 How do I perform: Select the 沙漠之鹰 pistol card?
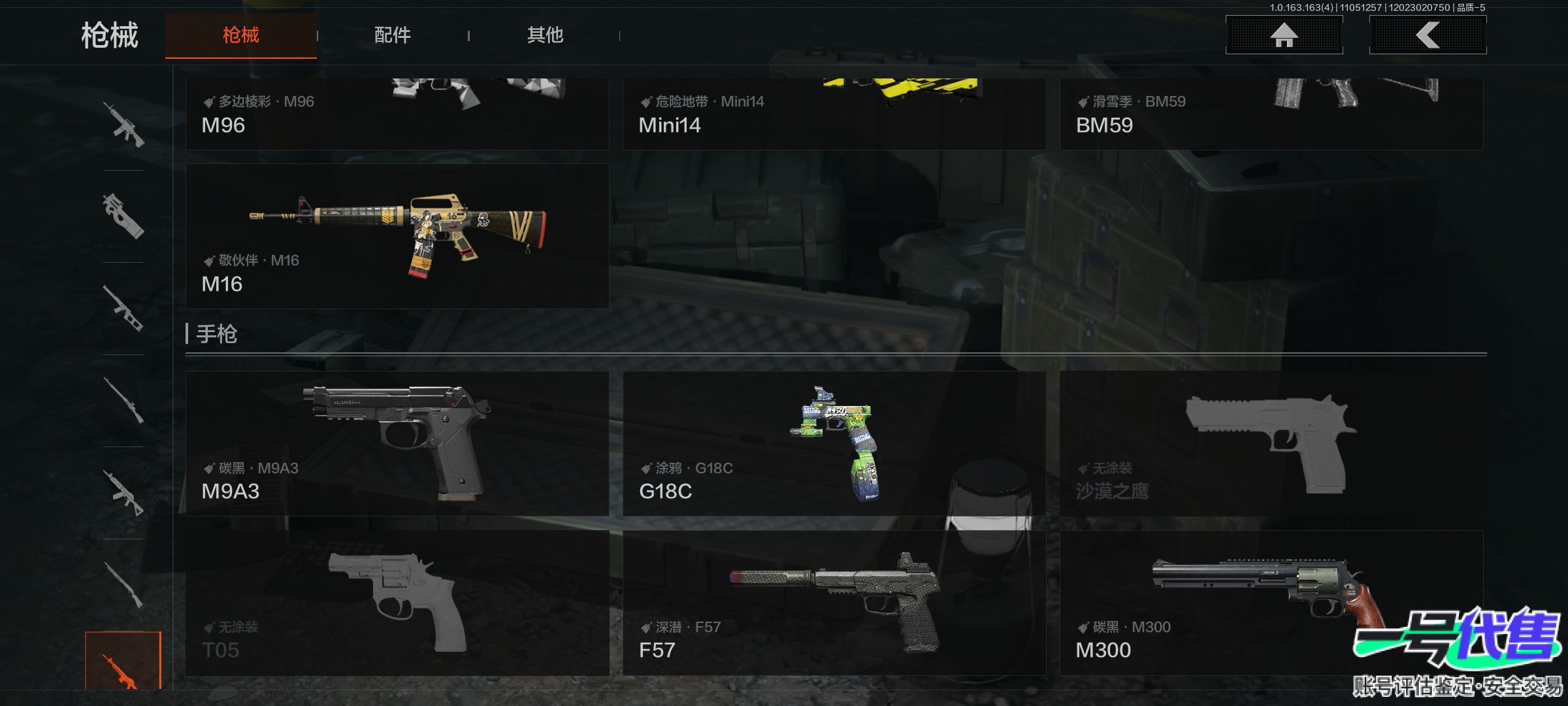(1271, 443)
